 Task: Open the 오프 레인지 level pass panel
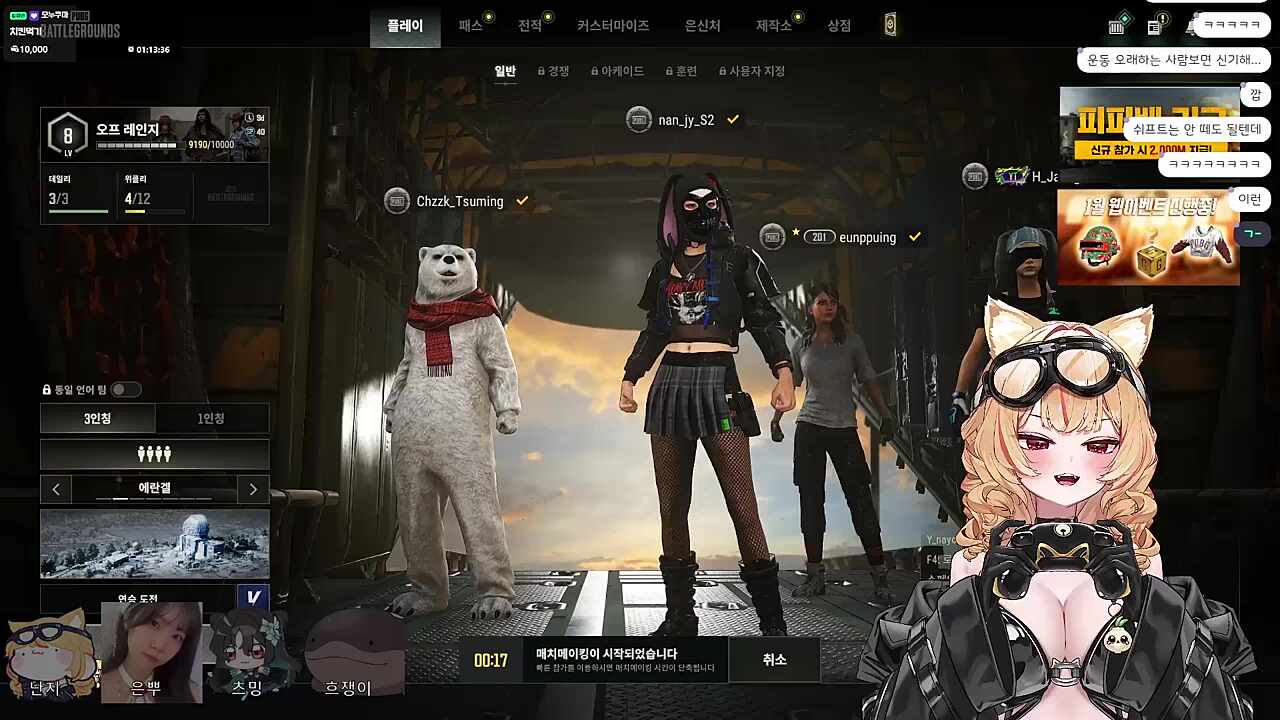pos(154,135)
